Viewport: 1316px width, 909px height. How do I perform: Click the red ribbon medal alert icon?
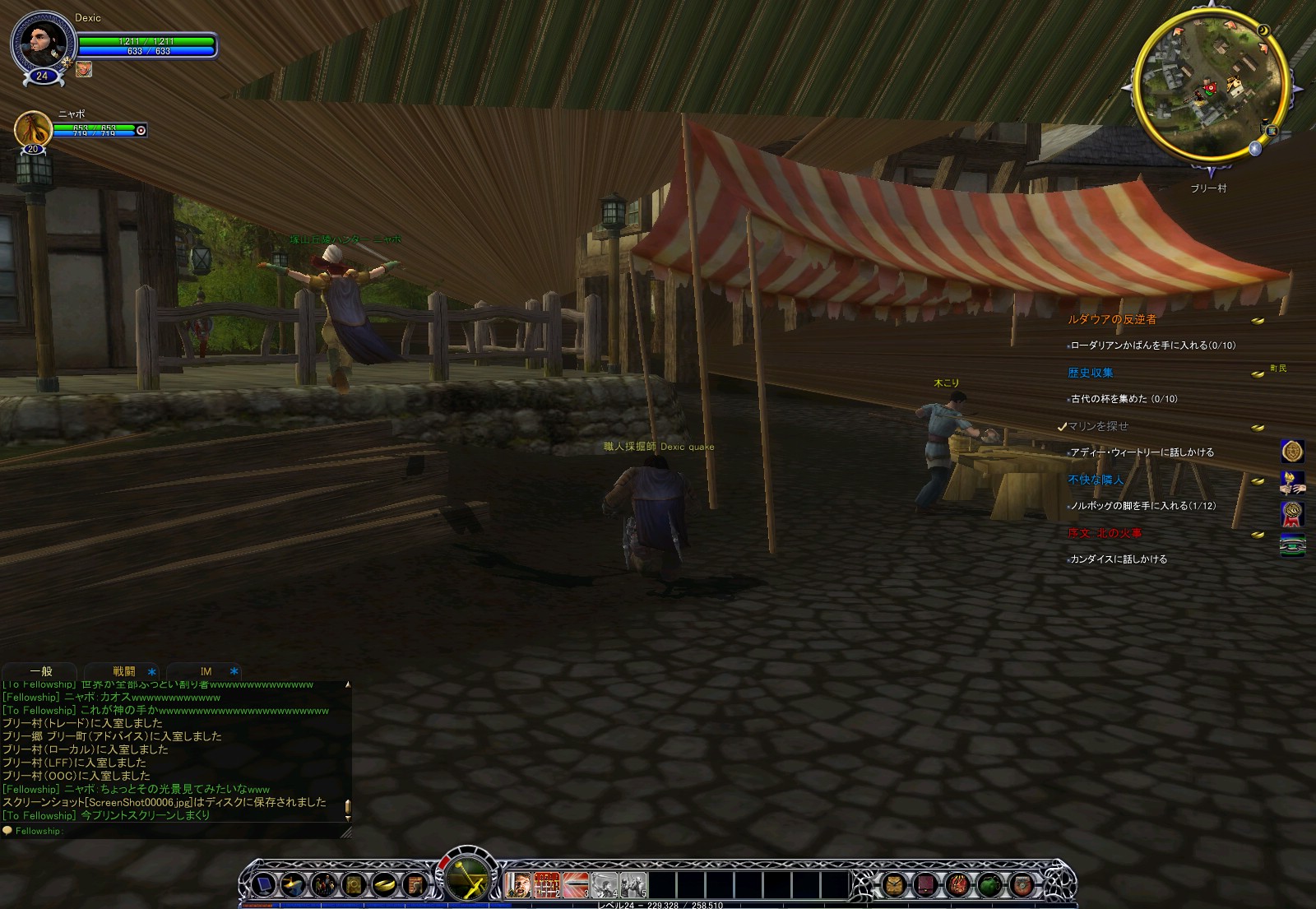click(x=1292, y=513)
